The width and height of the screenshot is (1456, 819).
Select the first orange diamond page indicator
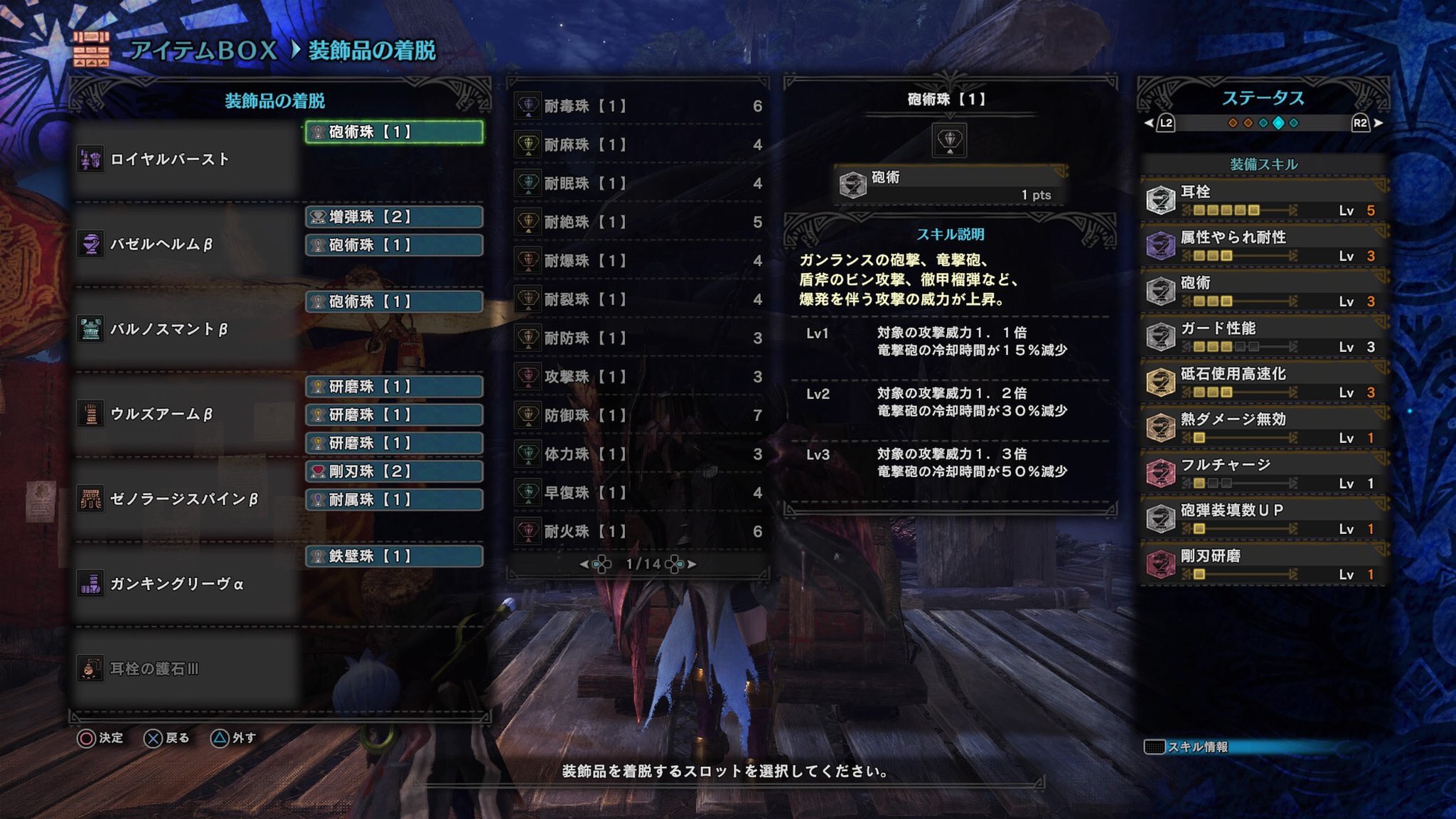(1233, 124)
